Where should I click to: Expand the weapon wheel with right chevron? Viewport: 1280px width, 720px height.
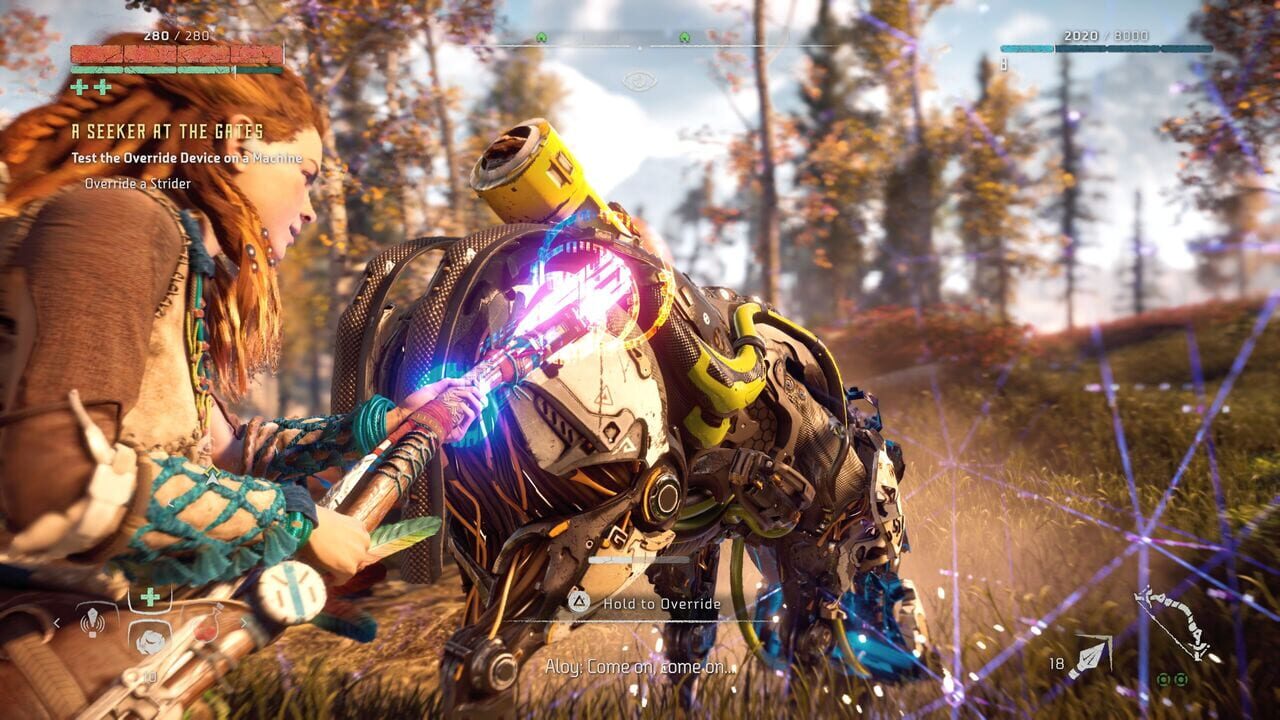245,623
